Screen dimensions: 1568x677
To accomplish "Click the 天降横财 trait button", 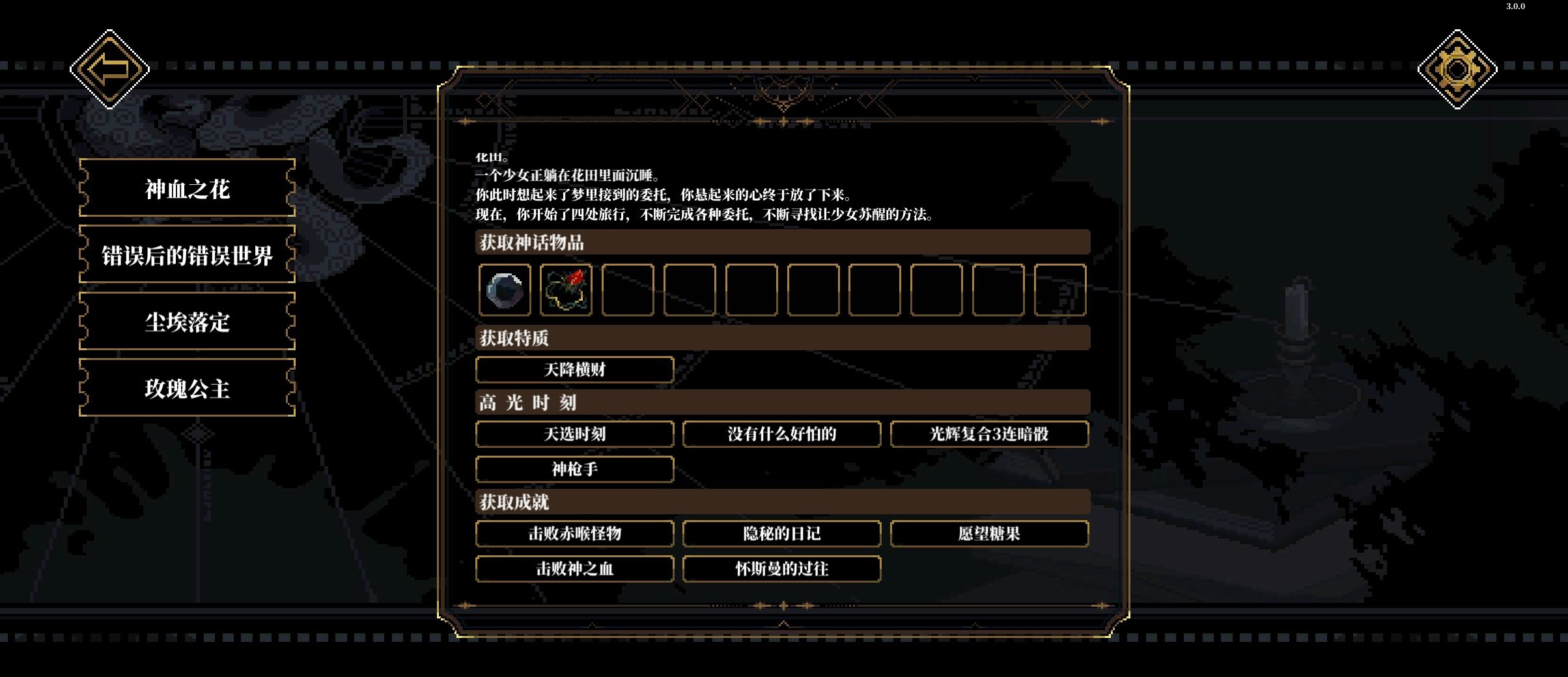I will [x=576, y=369].
